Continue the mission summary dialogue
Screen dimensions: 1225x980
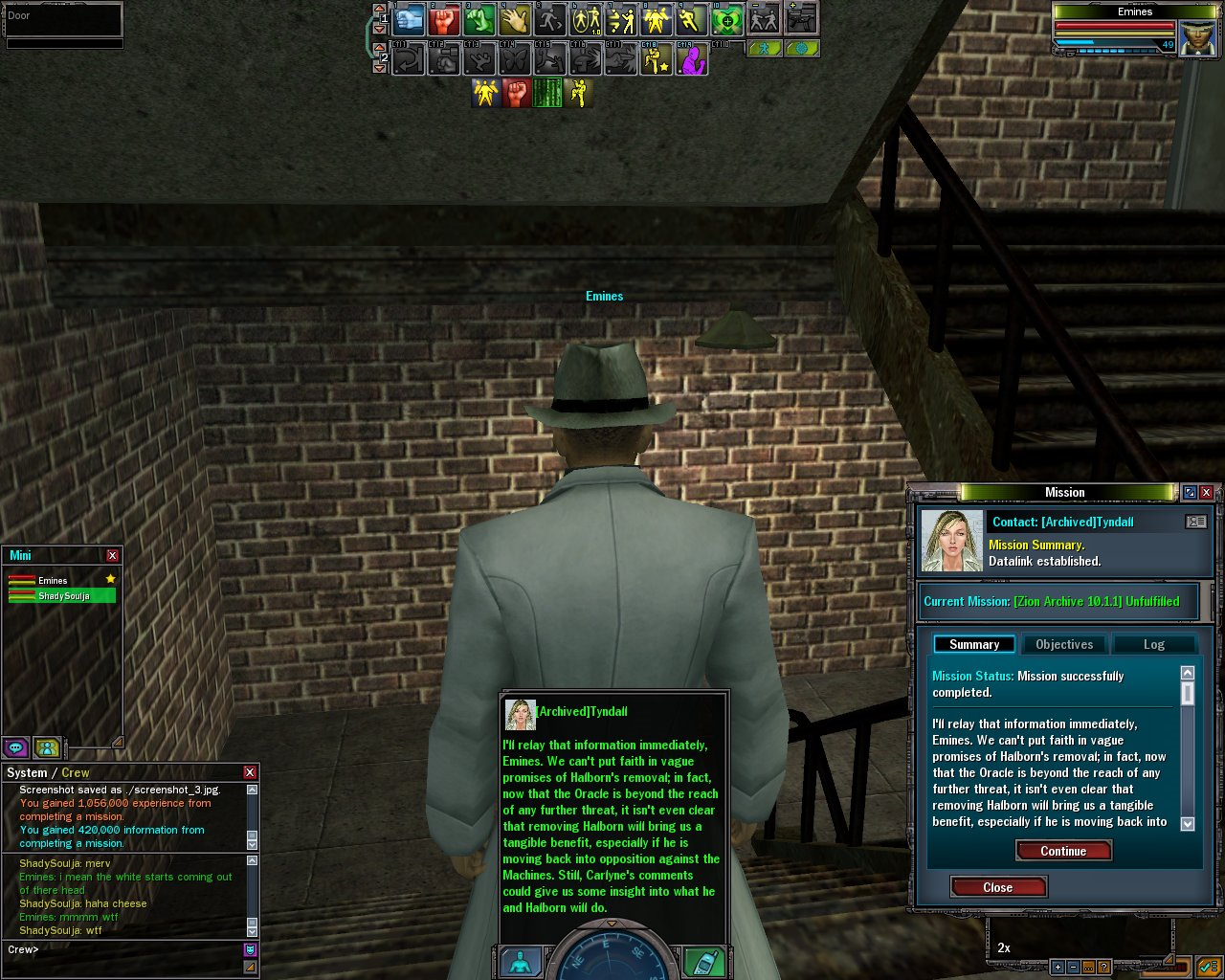point(1063,851)
